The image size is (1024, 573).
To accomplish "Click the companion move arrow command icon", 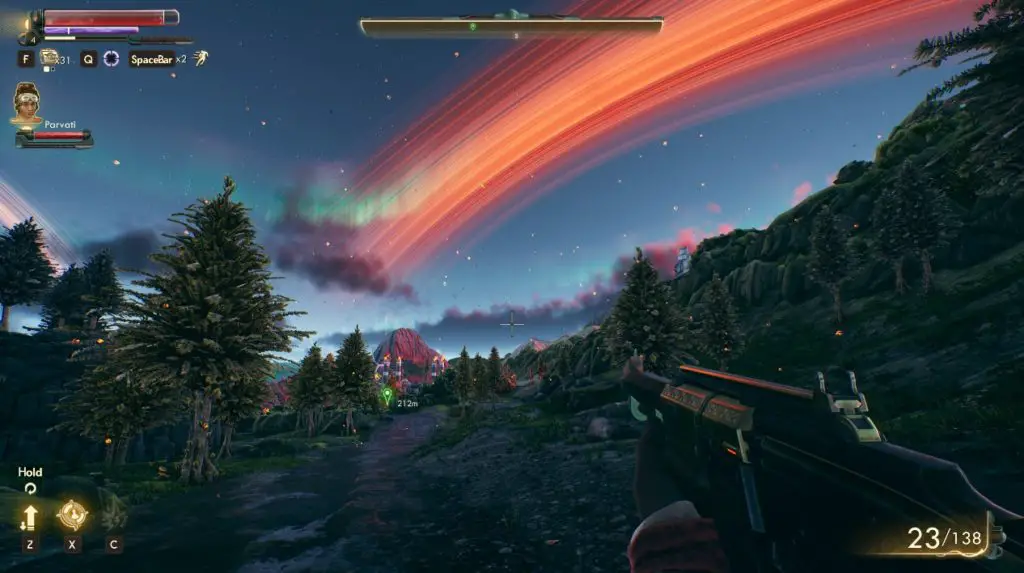I will pos(30,517).
